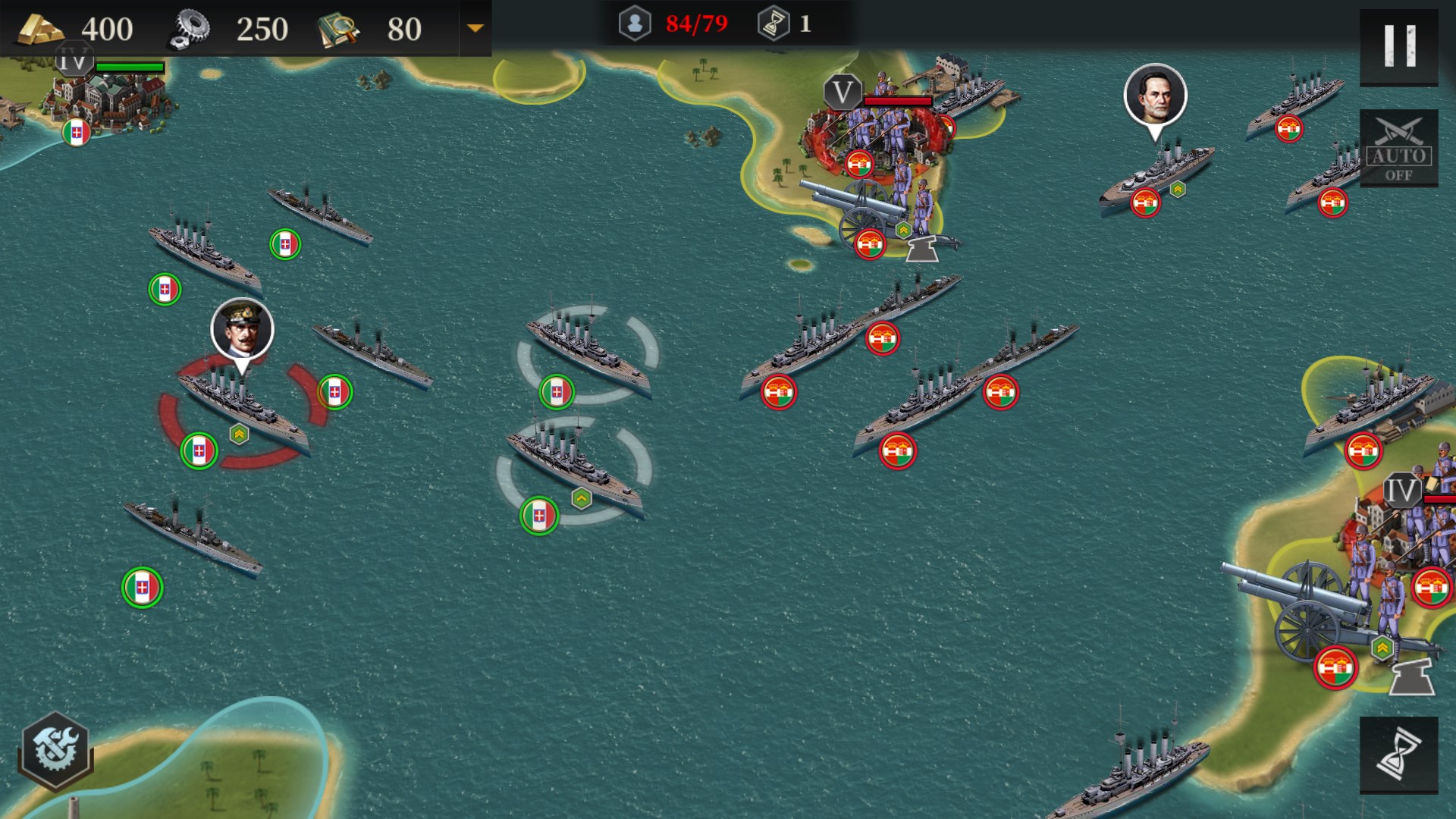This screenshot has height=819, width=1456.
Task: Select the Italian flagship with the general portrait
Action: [243, 409]
